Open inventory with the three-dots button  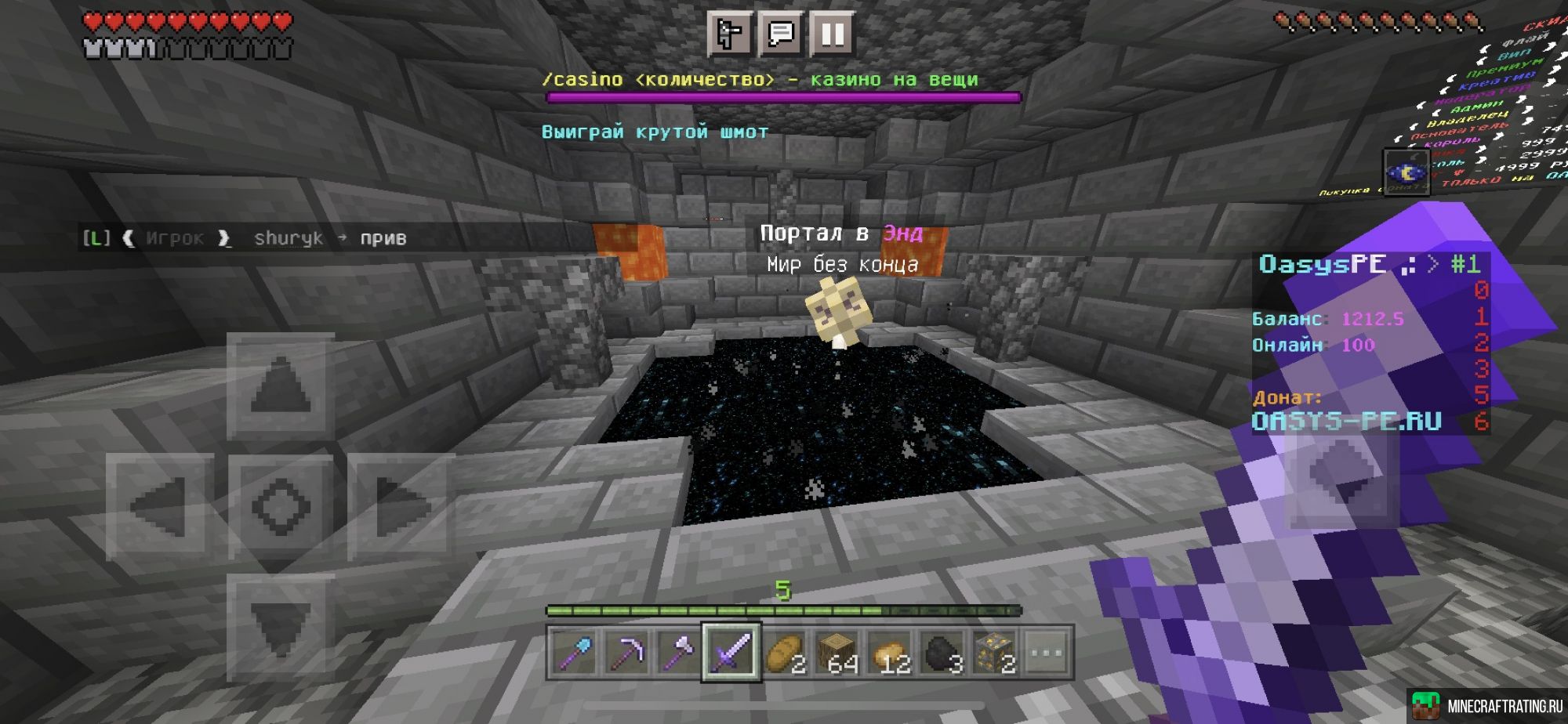pos(1047,652)
